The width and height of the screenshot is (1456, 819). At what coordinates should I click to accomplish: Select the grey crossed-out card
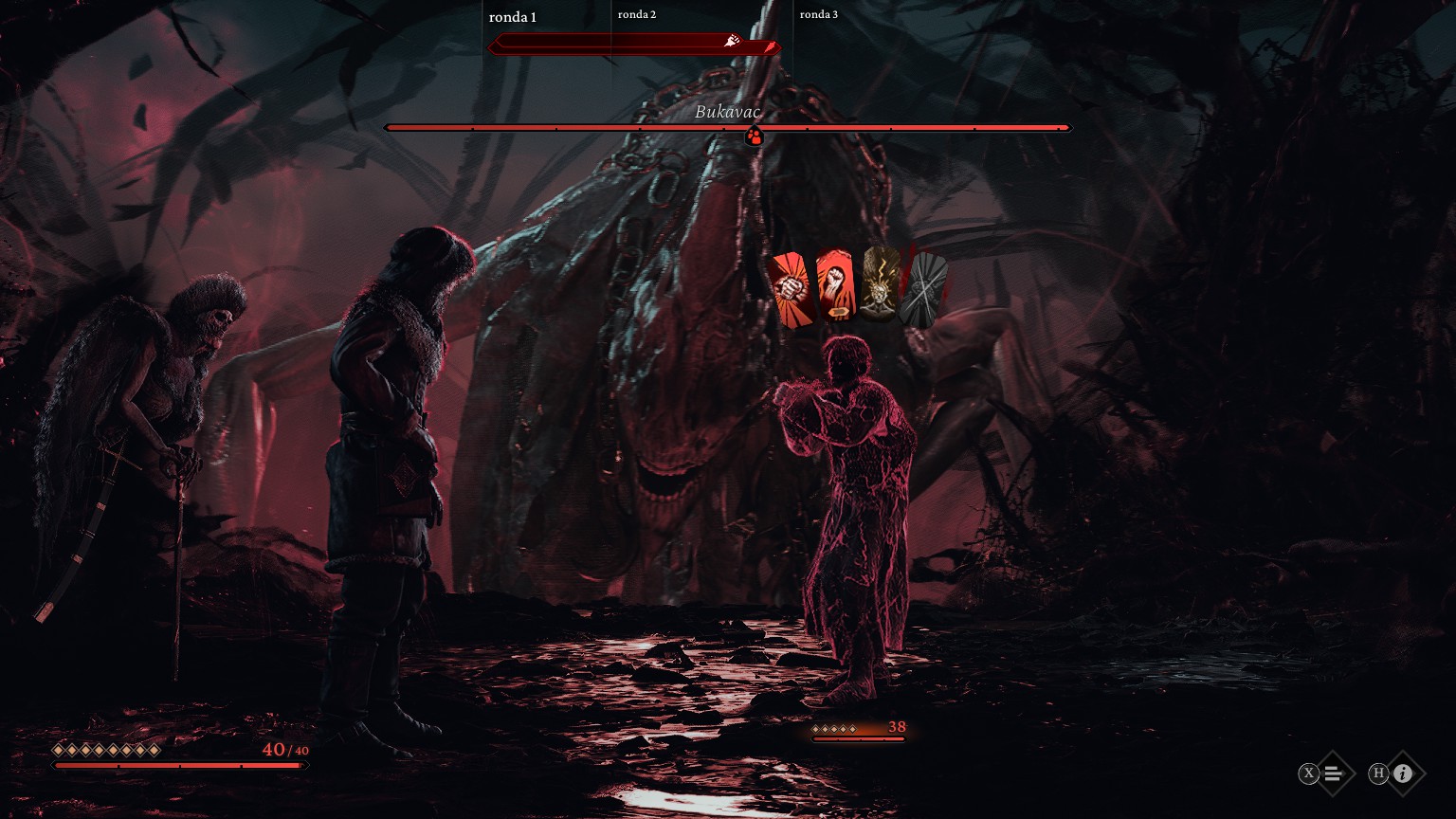(x=923, y=289)
